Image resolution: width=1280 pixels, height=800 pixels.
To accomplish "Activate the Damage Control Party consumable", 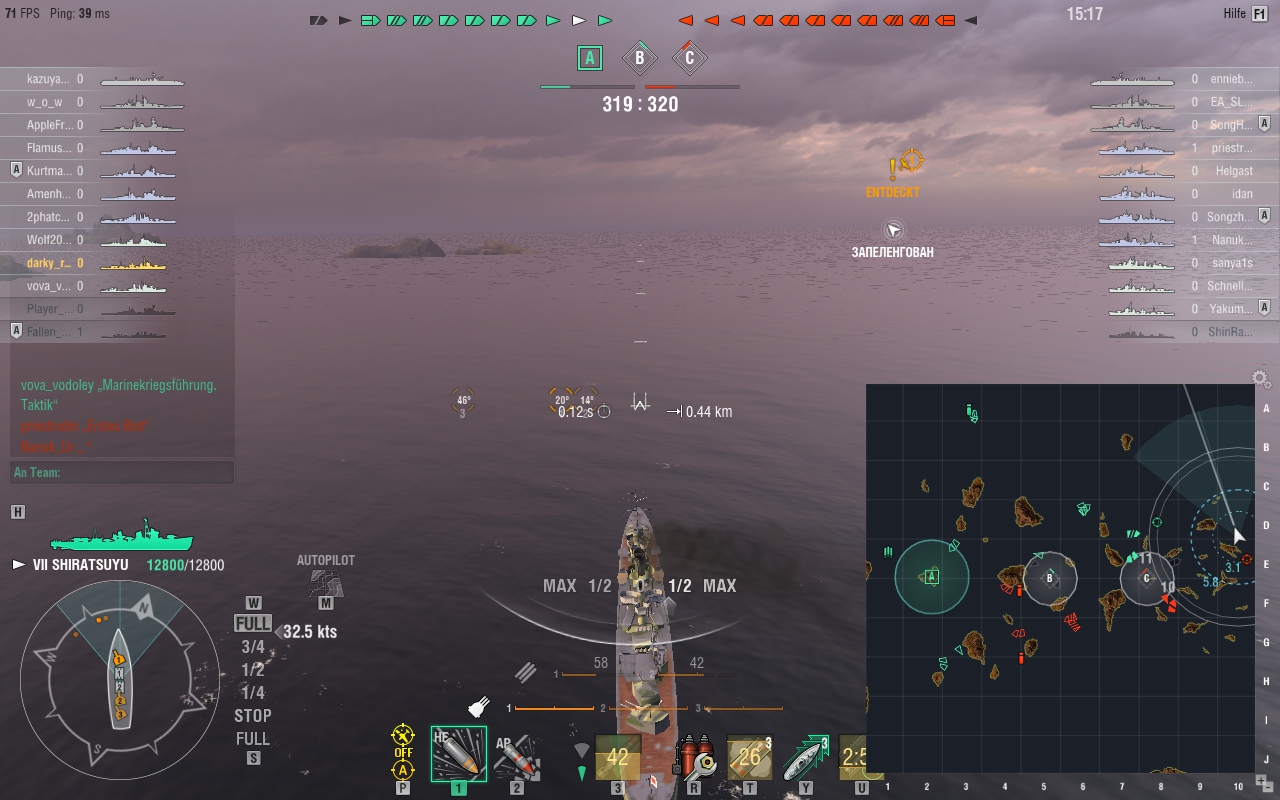I will pos(694,757).
